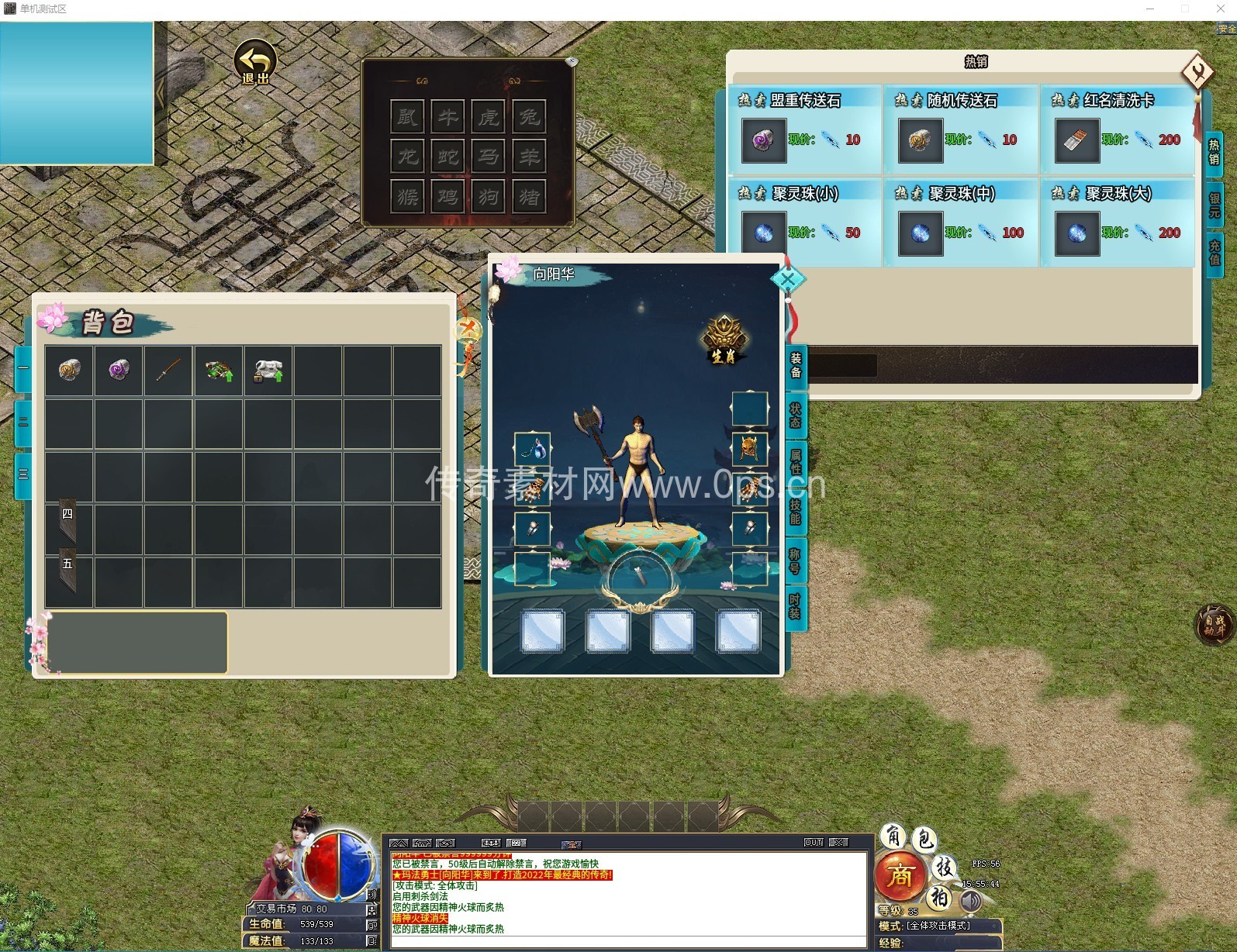Open the red 商 shop orb
The image size is (1237, 952).
900,876
